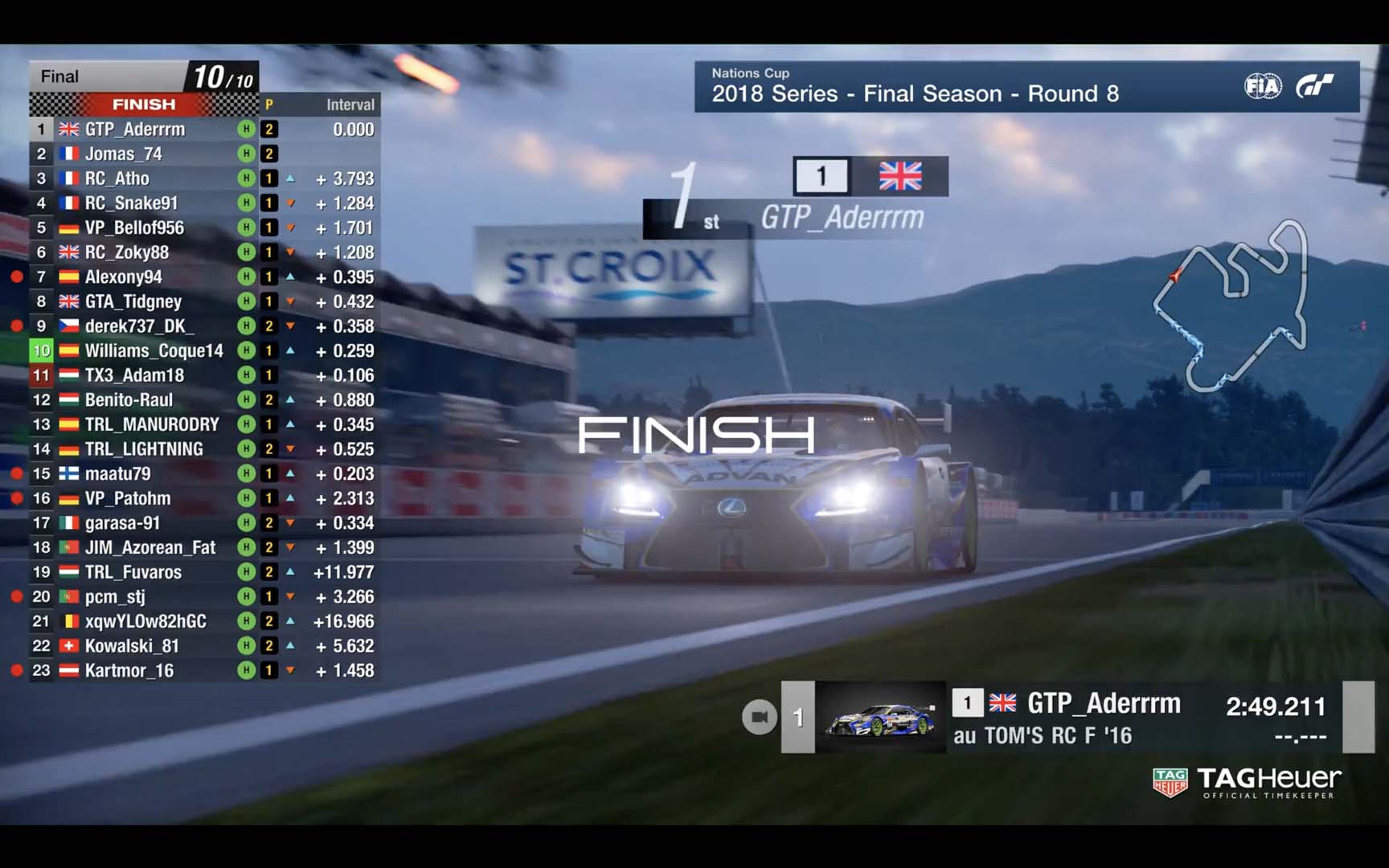1389x868 pixels.
Task: Open the circuit track map
Action: (1231, 305)
